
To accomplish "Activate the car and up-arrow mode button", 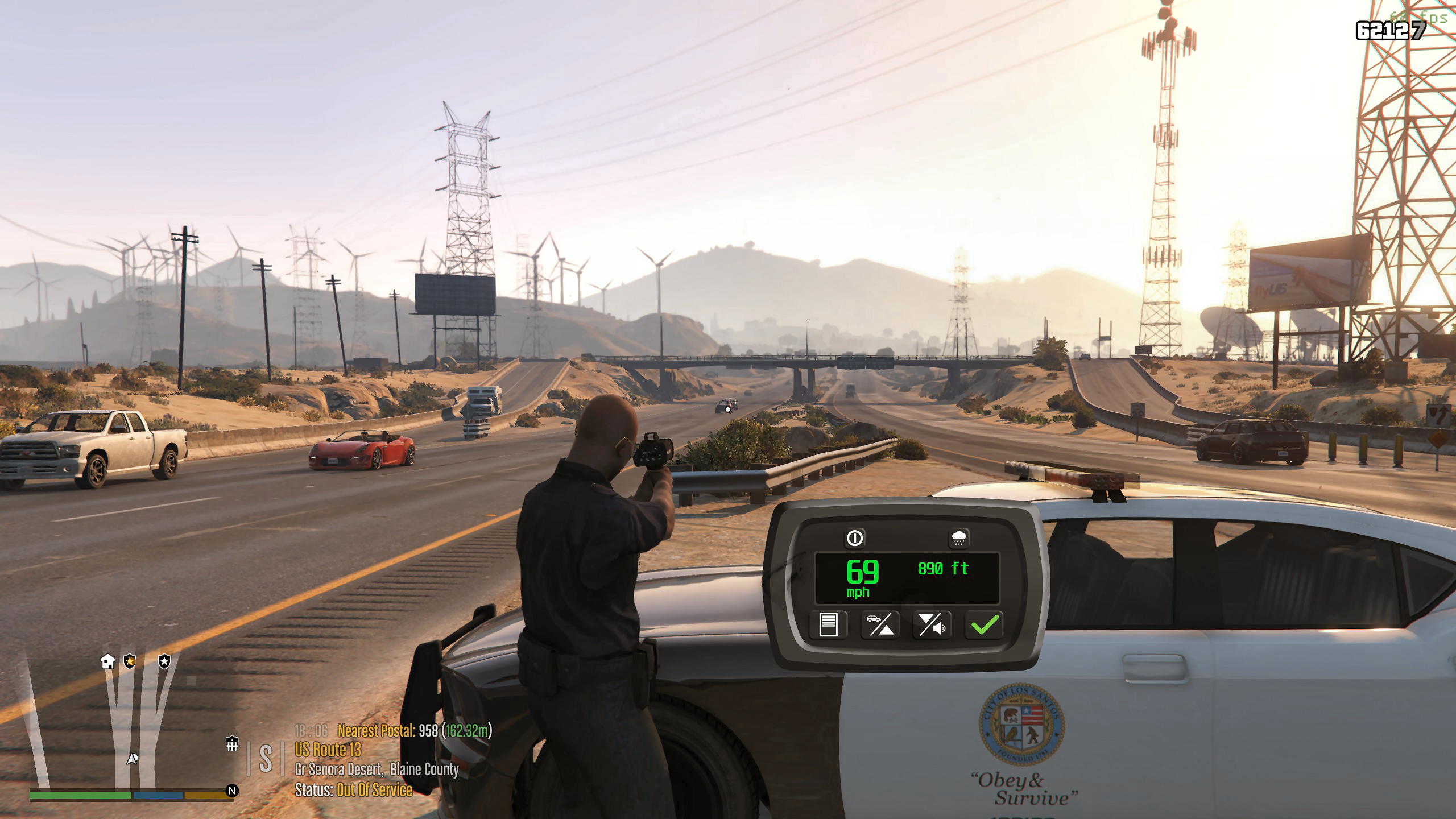I will point(880,625).
